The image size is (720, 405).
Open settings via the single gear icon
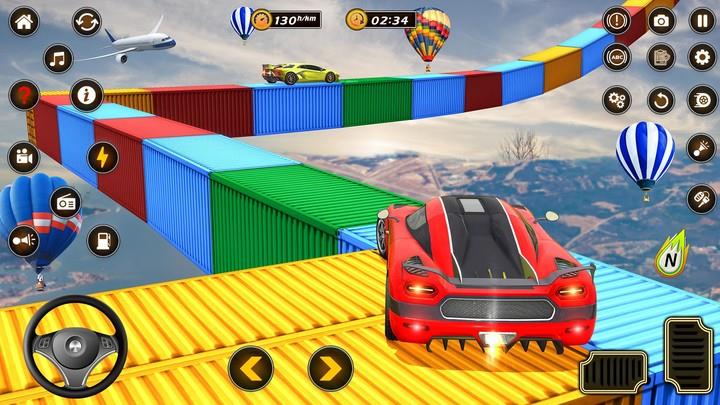(702, 57)
